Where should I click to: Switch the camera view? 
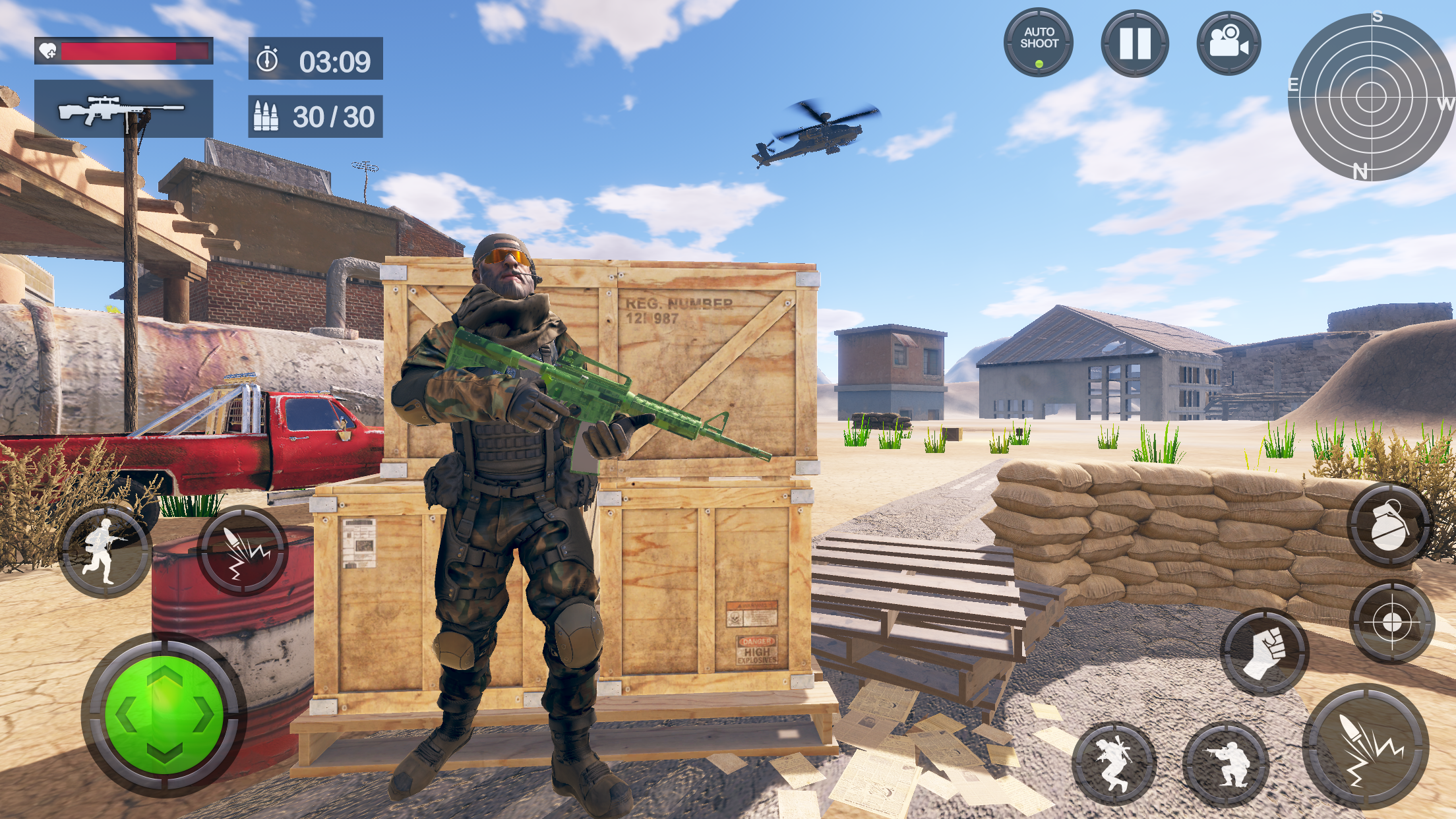(1228, 43)
